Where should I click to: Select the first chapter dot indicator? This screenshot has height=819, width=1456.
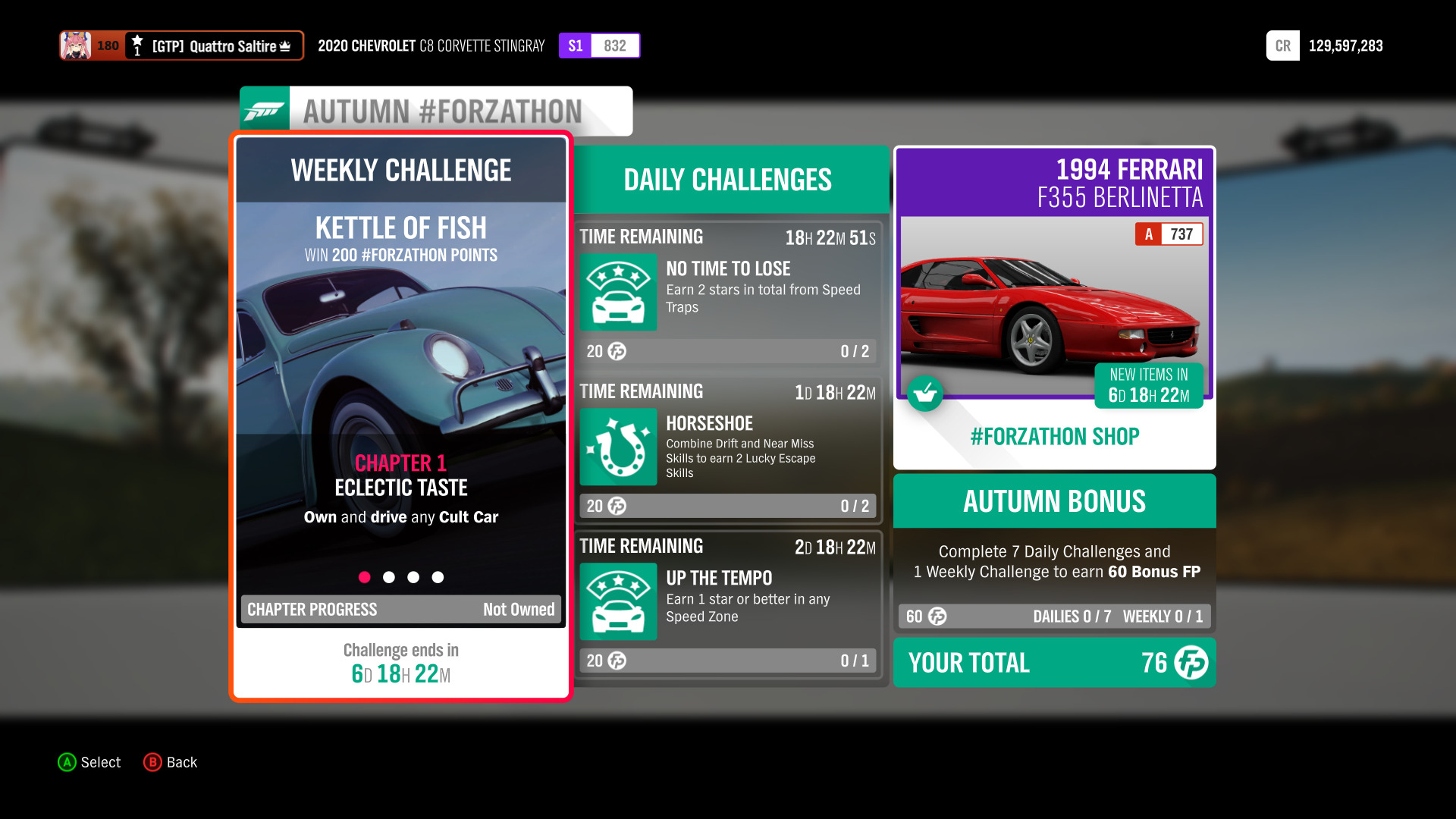click(365, 577)
